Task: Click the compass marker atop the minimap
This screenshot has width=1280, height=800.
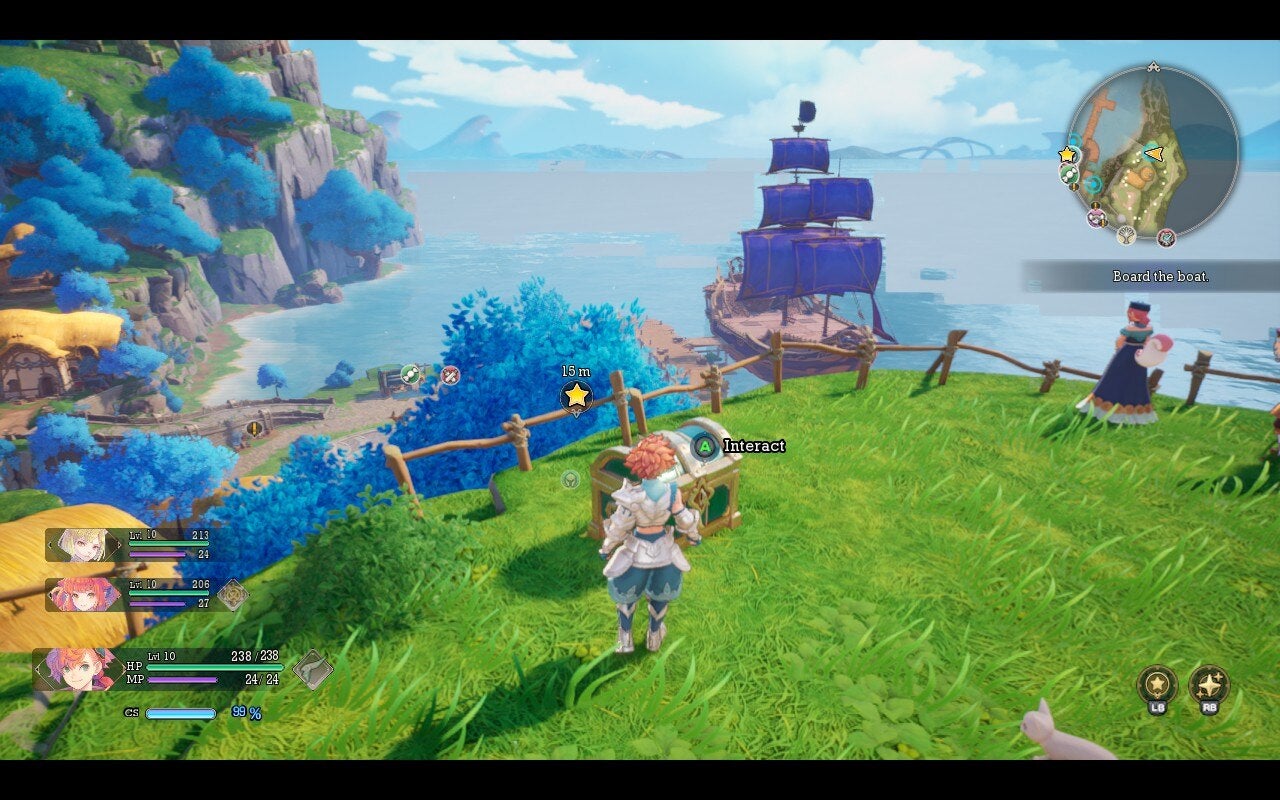Action: point(1152,66)
